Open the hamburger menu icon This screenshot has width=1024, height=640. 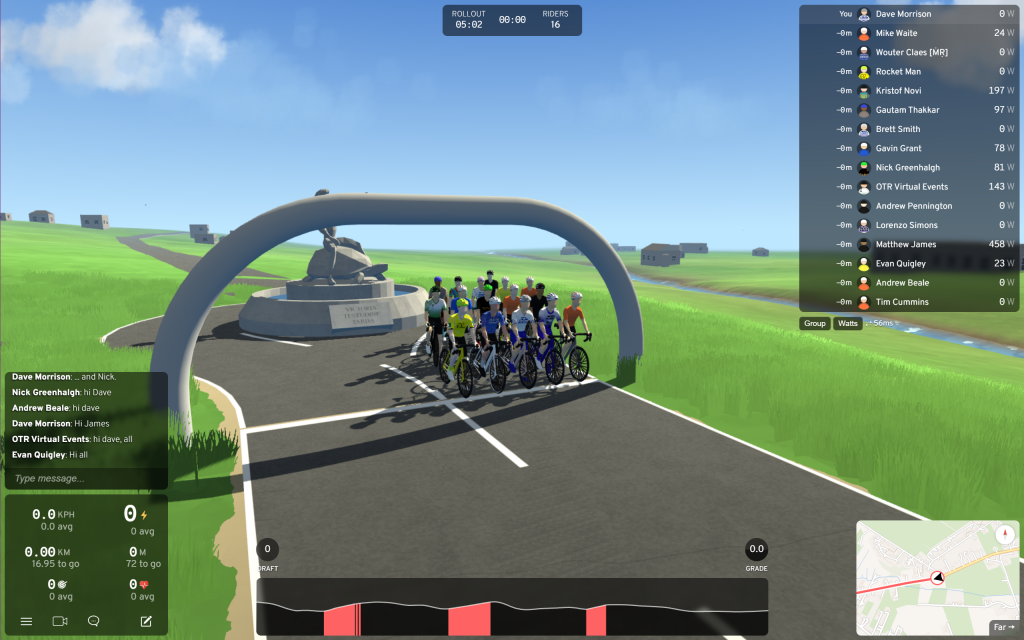[x=27, y=621]
